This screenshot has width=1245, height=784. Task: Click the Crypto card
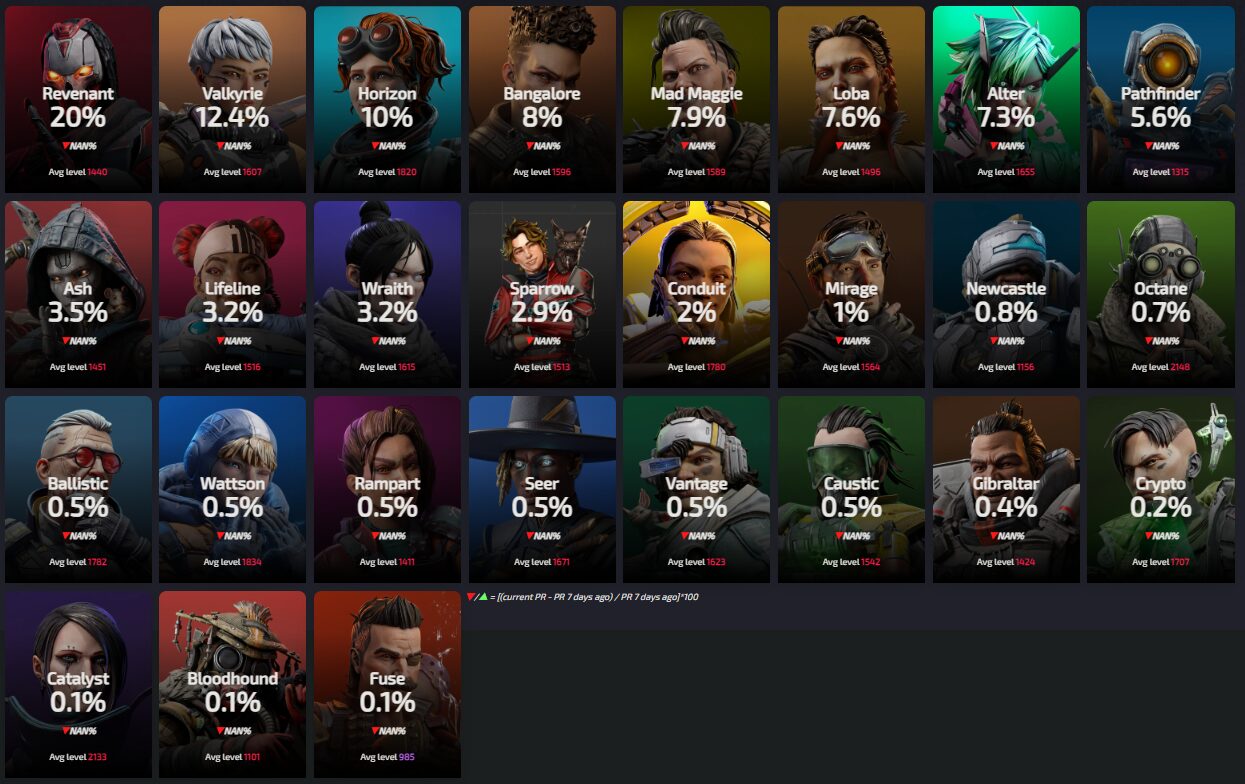[x=1160, y=490]
